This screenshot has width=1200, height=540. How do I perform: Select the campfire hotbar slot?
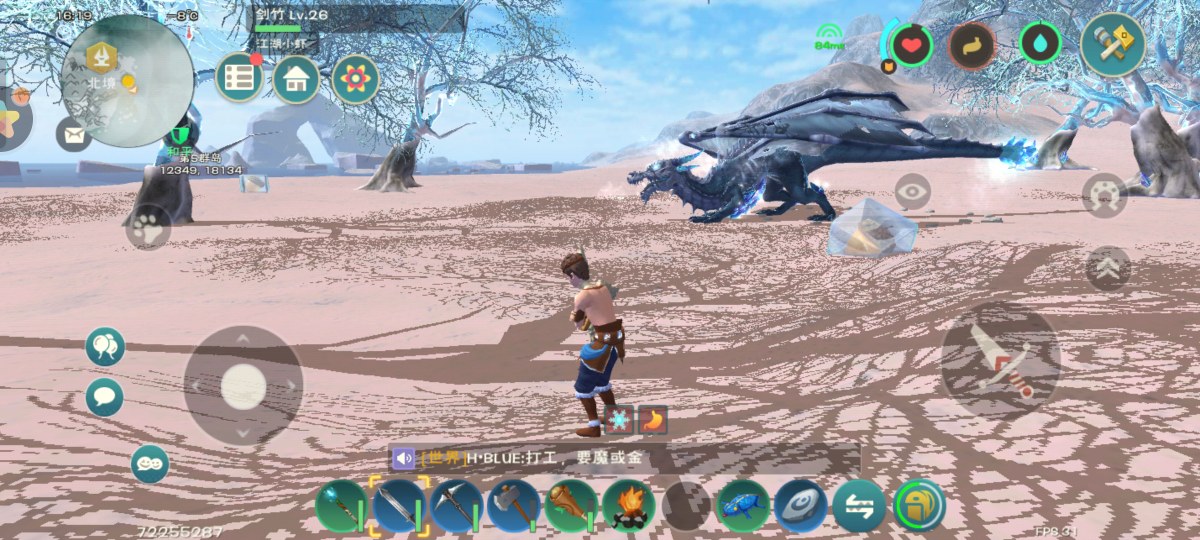(x=629, y=506)
